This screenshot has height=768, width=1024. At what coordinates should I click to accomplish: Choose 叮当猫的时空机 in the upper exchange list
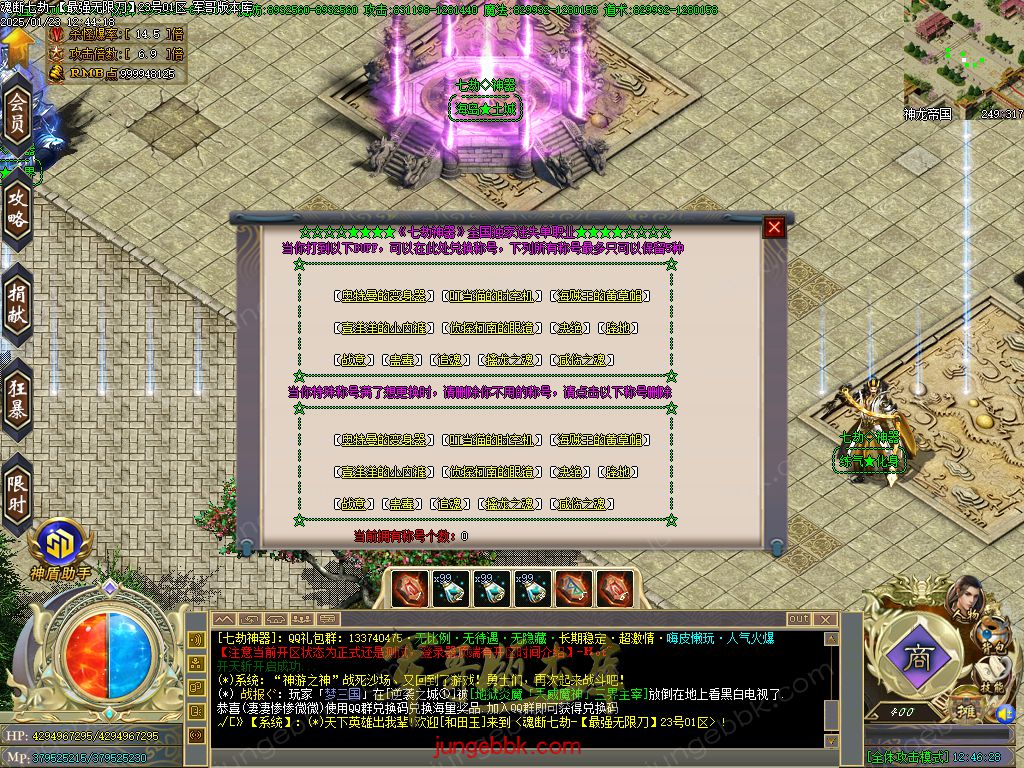pyautogui.click(x=491, y=296)
